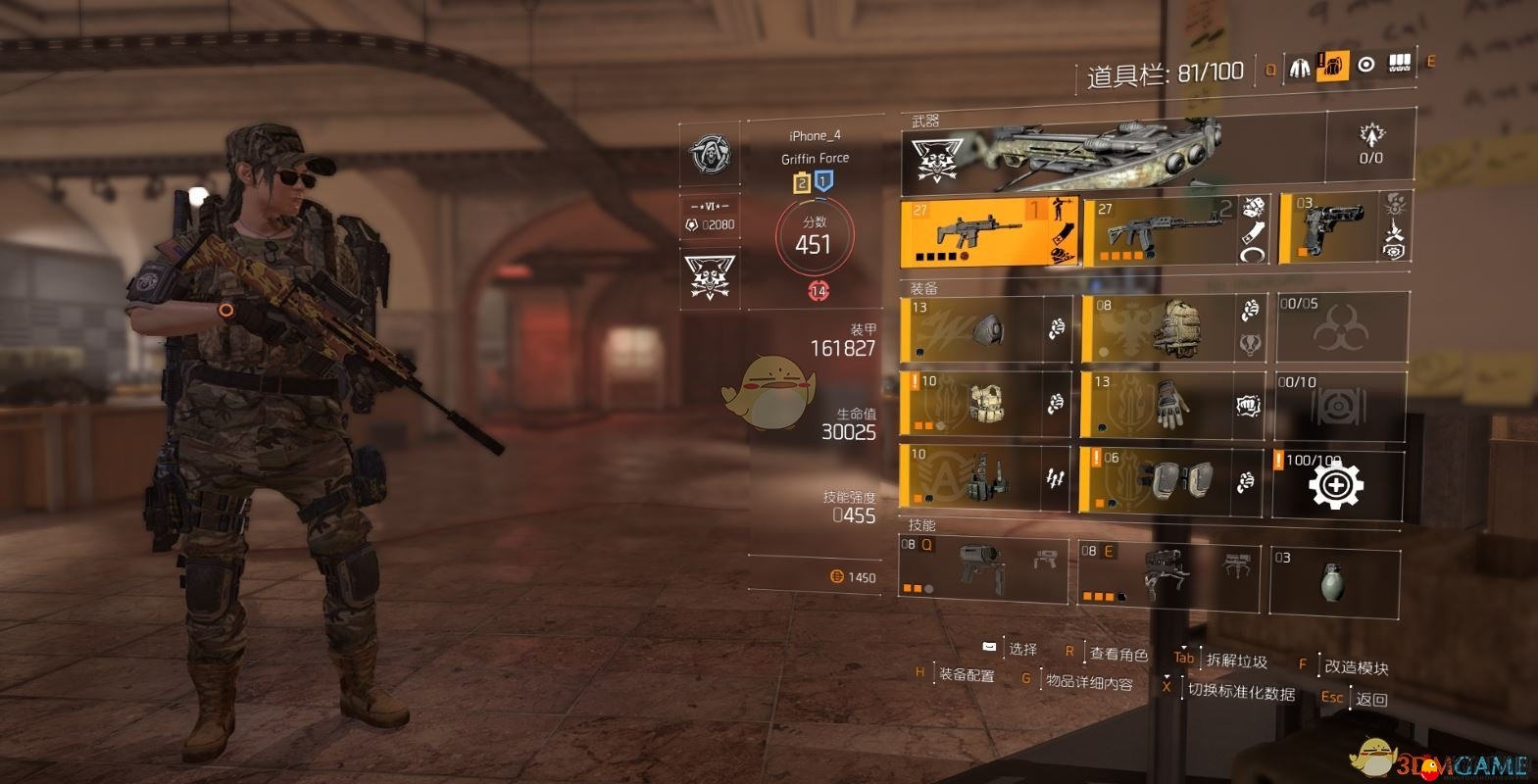Pick the pistol sidearm slot
Viewport: 1538px width, 784px height.
[x=1345, y=229]
